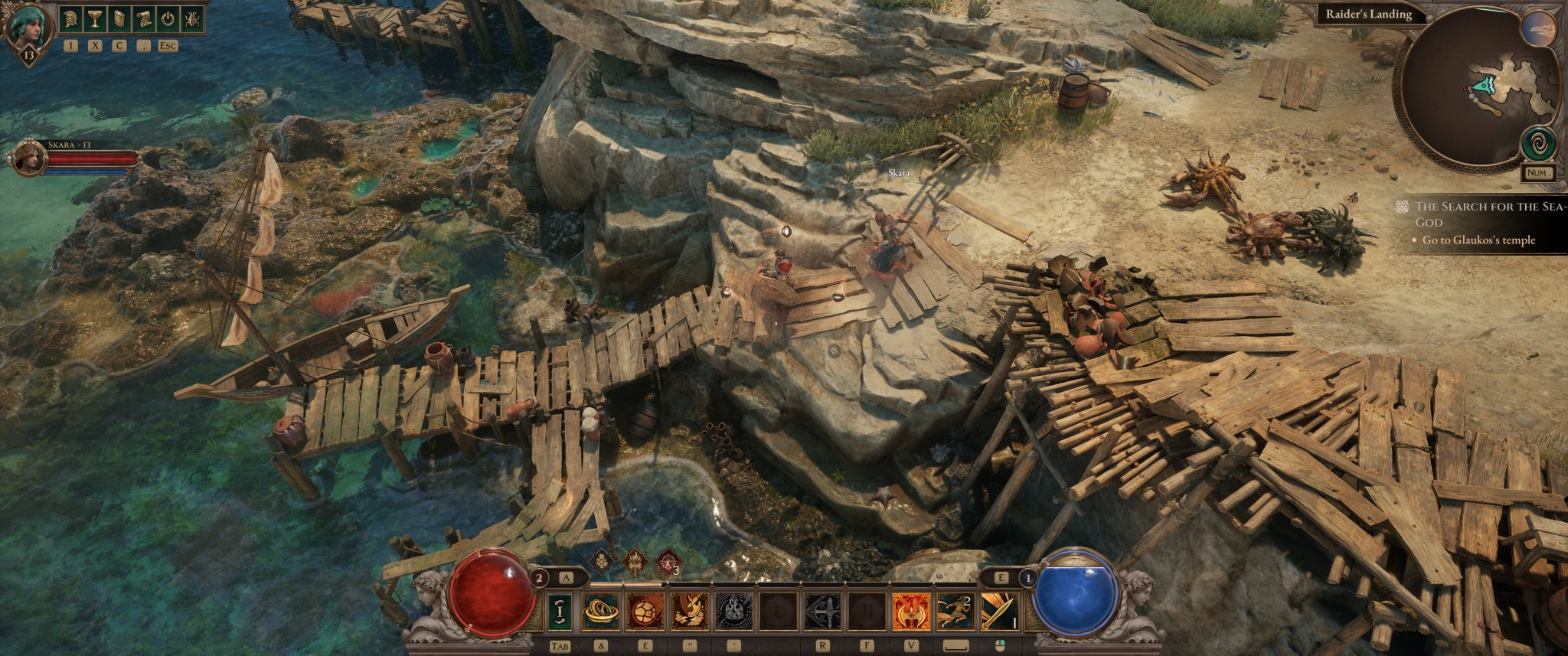The image size is (1568, 656).
Task: Open the beetle bug report icon
Action: 191,19
